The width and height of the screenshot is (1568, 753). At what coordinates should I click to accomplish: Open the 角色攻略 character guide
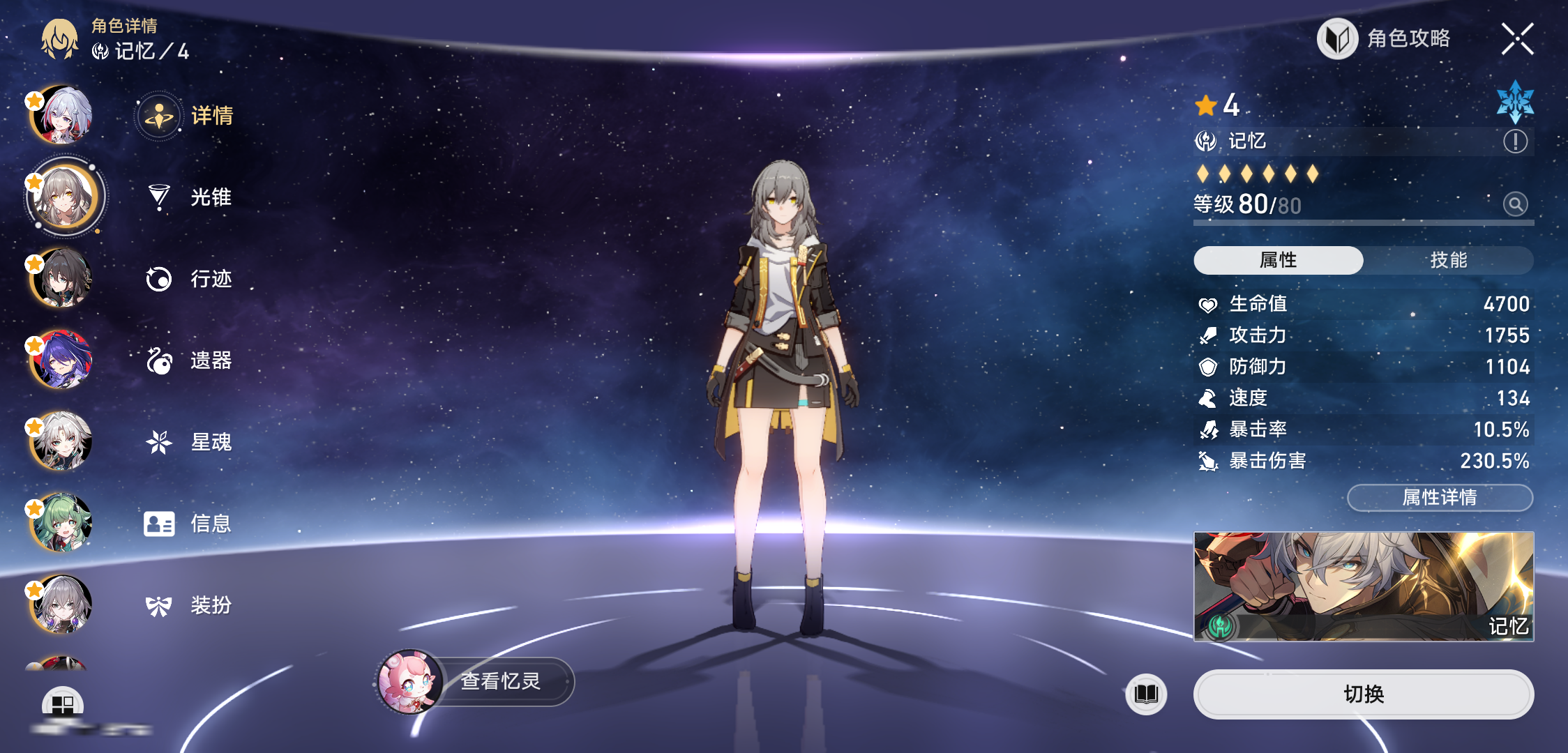pyautogui.click(x=1385, y=39)
